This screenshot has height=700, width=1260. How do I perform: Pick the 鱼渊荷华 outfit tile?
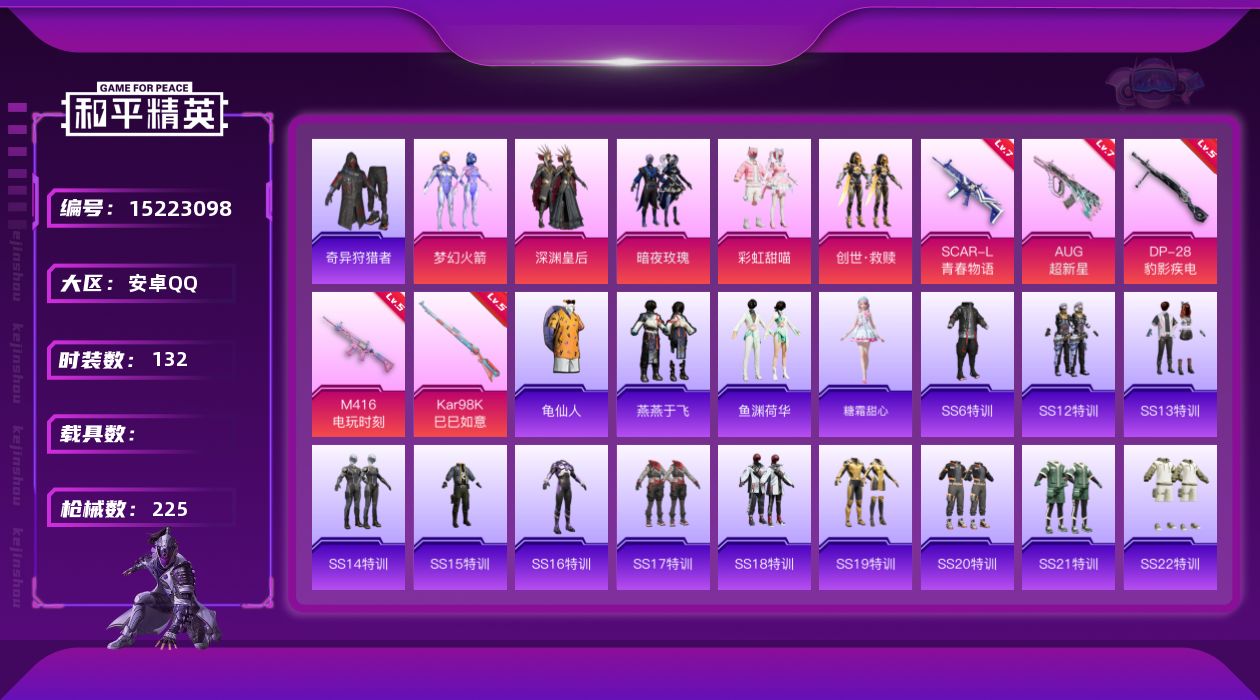point(764,364)
